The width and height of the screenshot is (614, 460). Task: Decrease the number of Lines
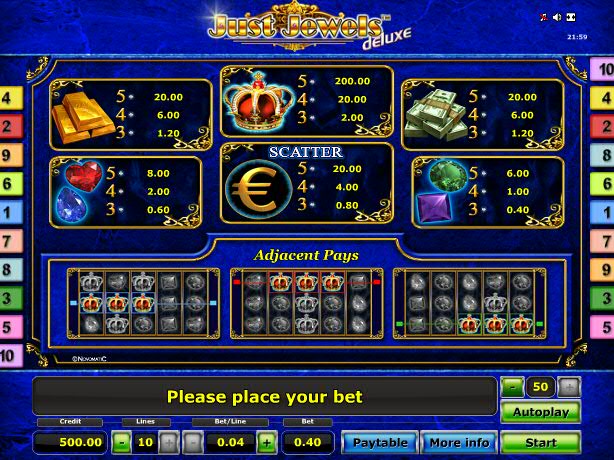121,442
